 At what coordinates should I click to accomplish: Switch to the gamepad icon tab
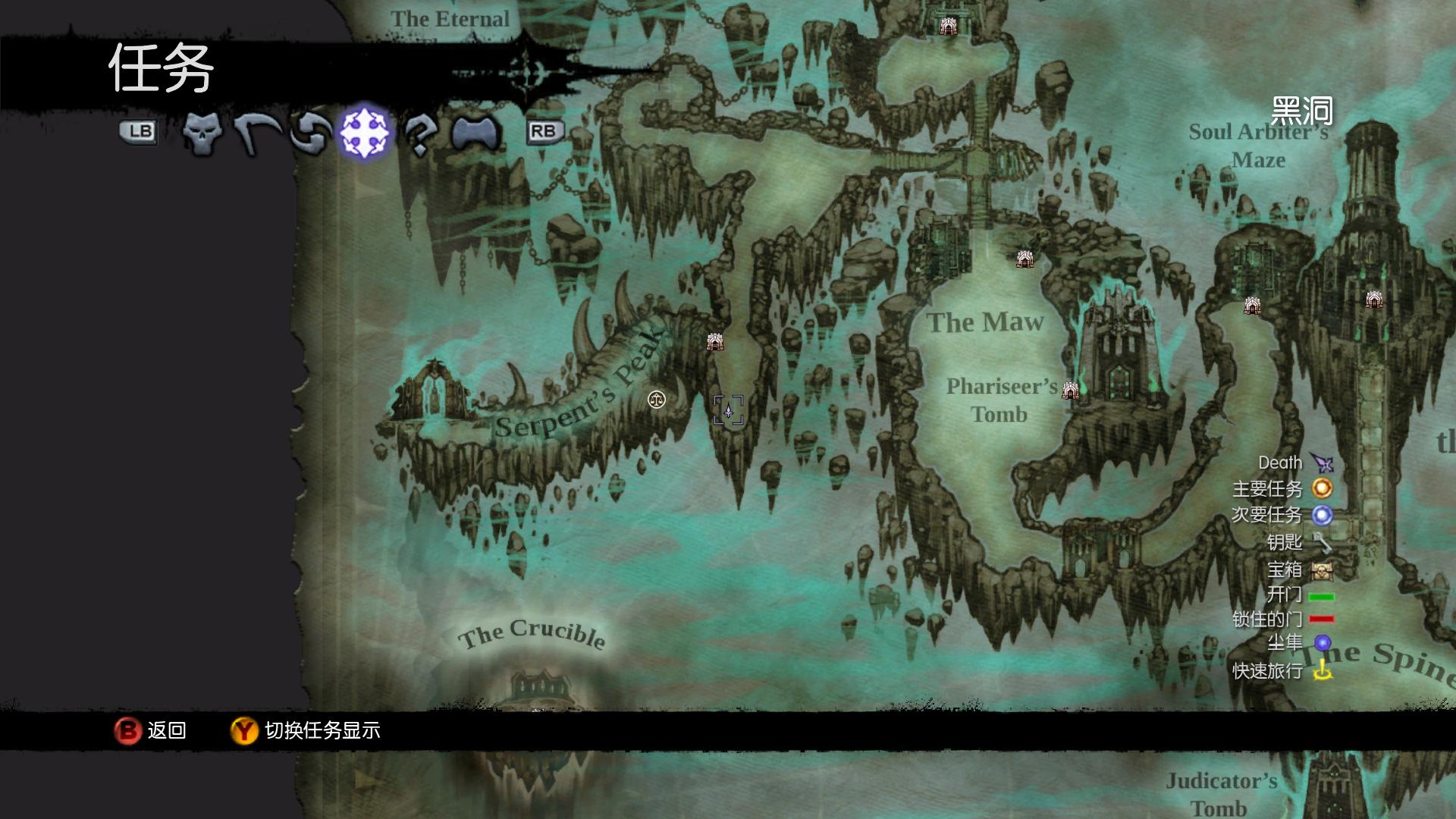click(476, 133)
